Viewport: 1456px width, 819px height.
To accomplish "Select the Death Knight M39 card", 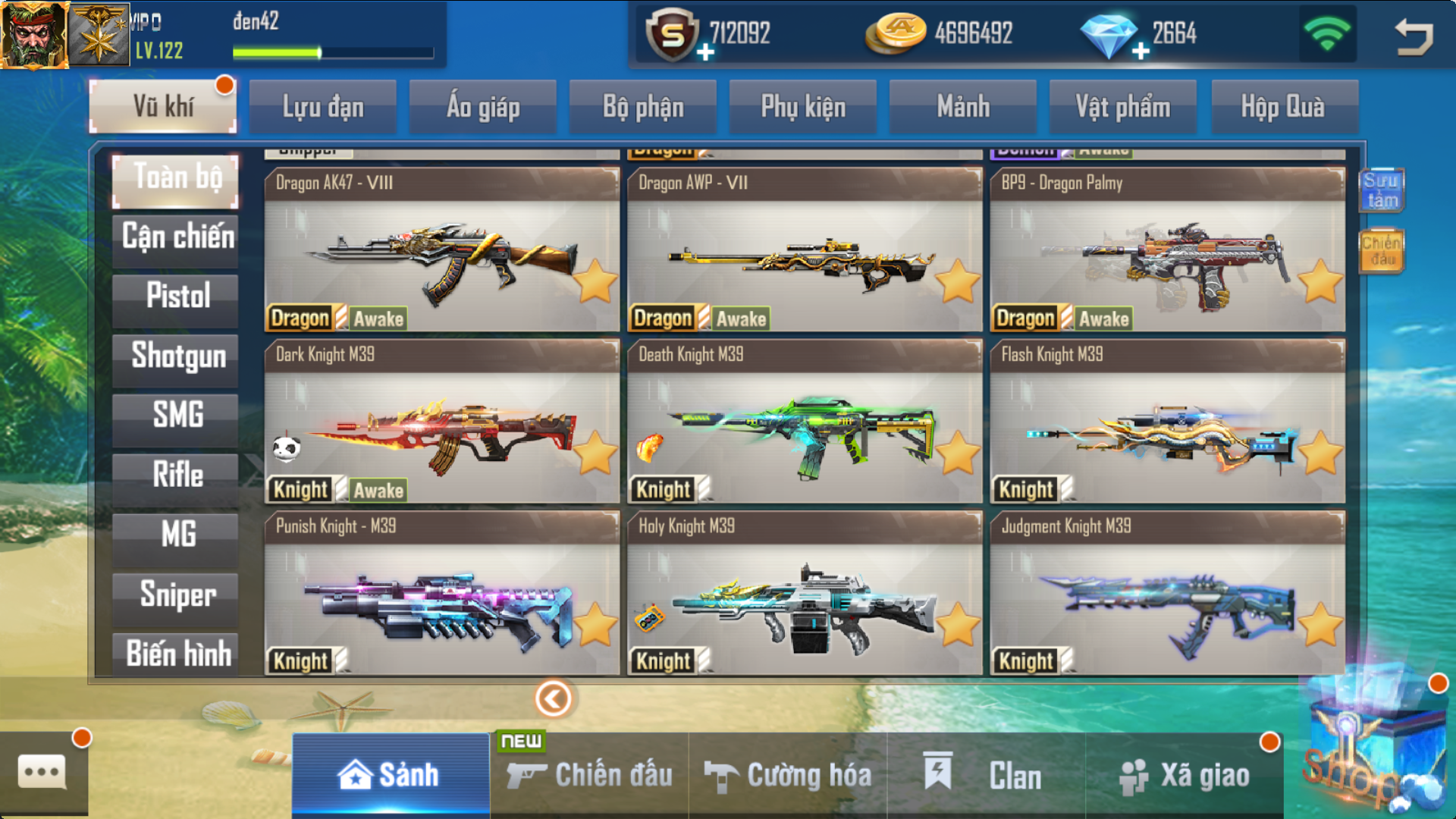I will [x=804, y=422].
